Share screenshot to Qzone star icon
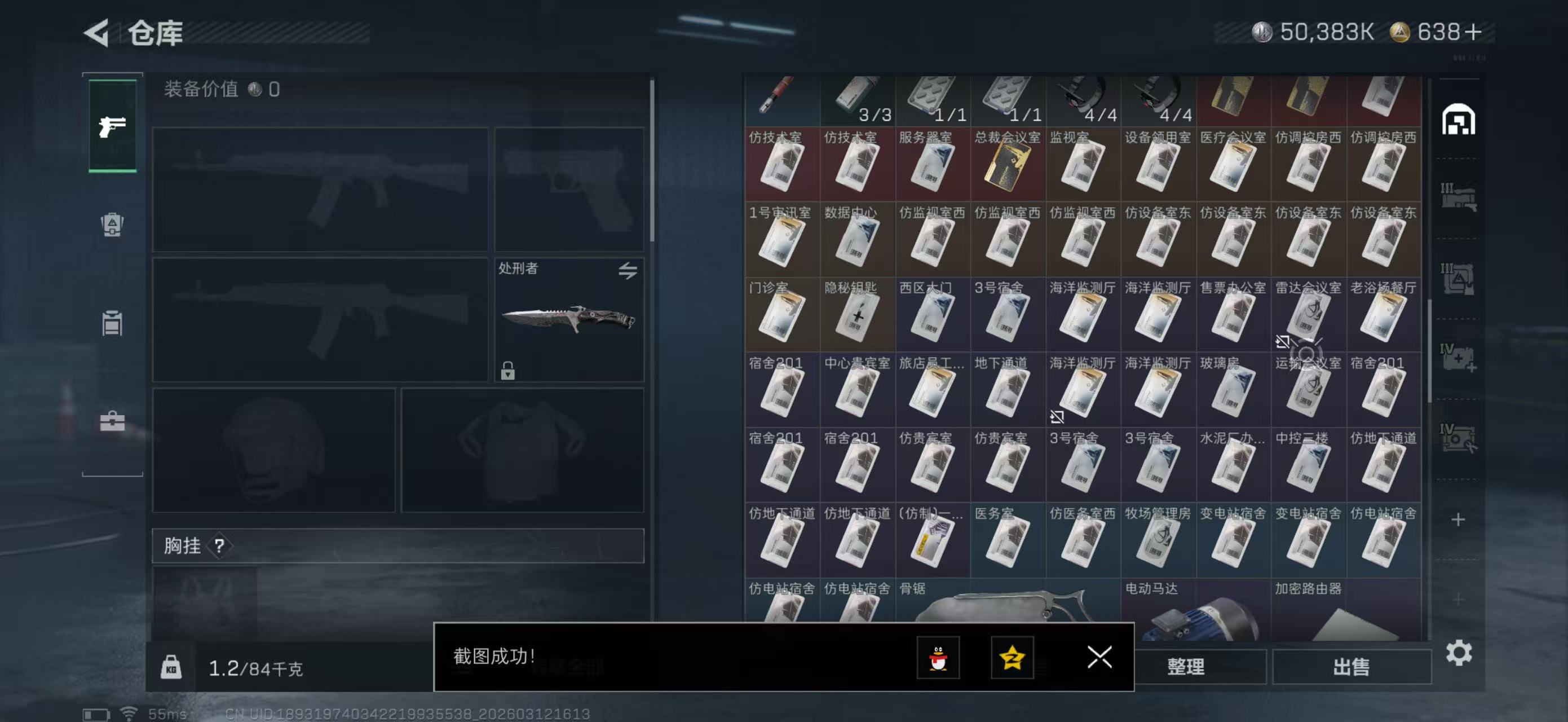Image resolution: width=1568 pixels, height=722 pixels. (1012, 658)
